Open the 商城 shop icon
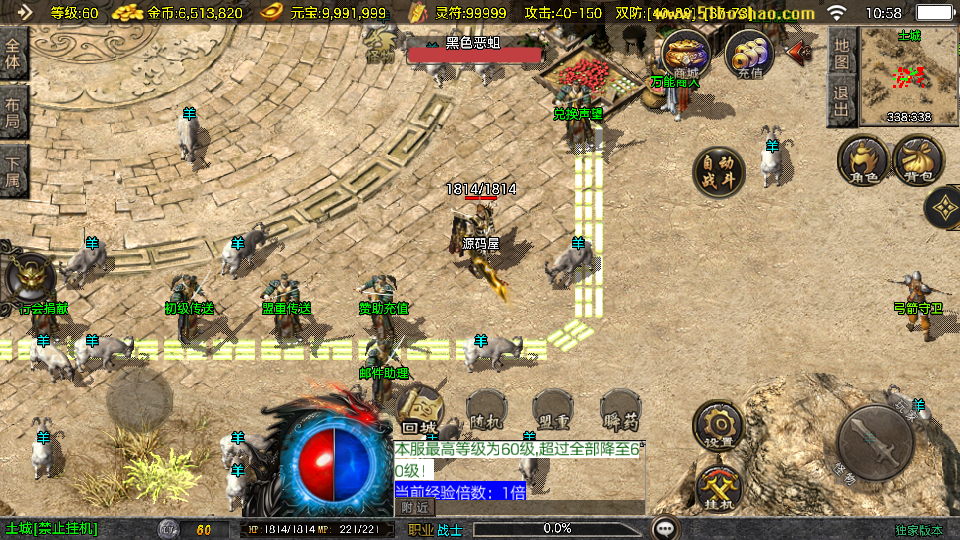Viewport: 960px width, 540px height. [x=686, y=53]
